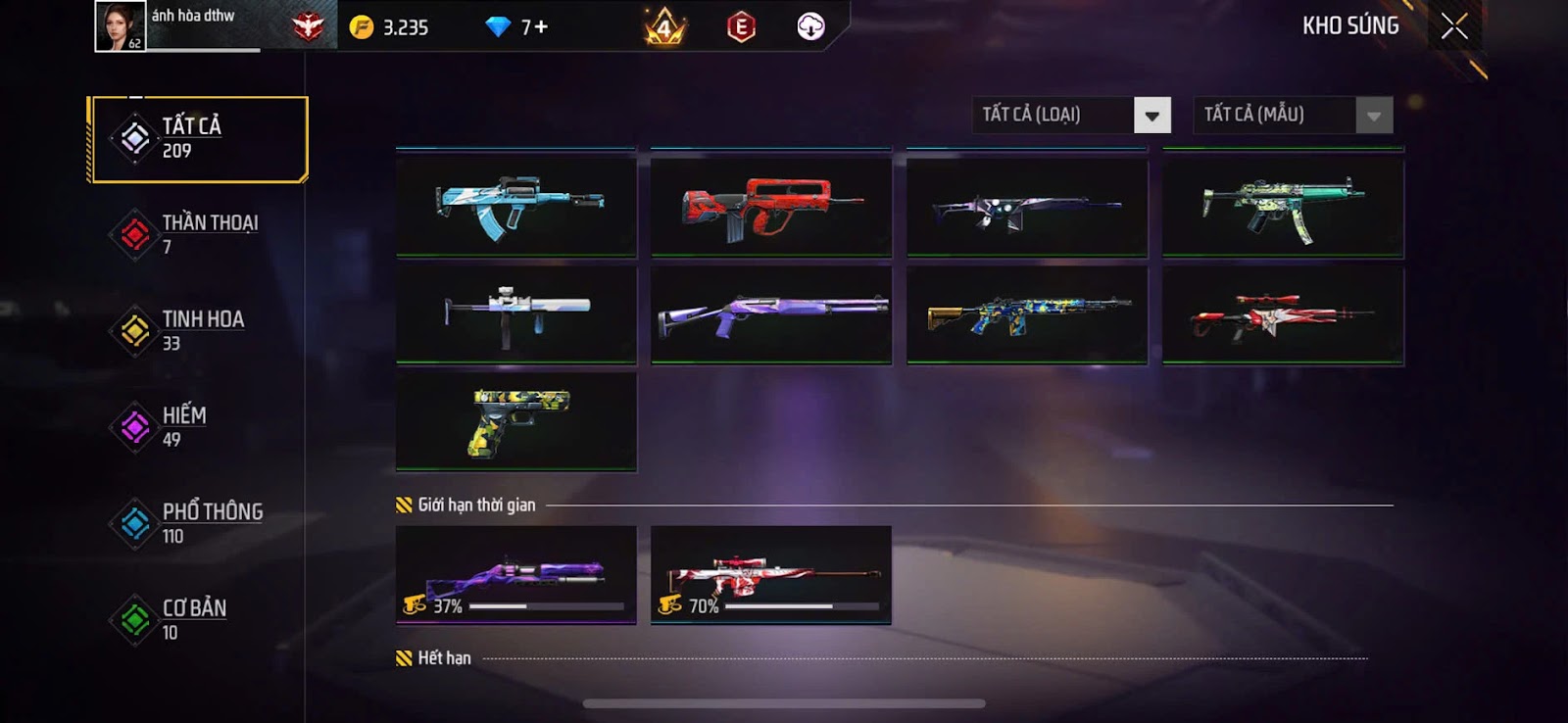Add diamonds using the plus button
This screenshot has width=1568, height=723.
coord(541,27)
